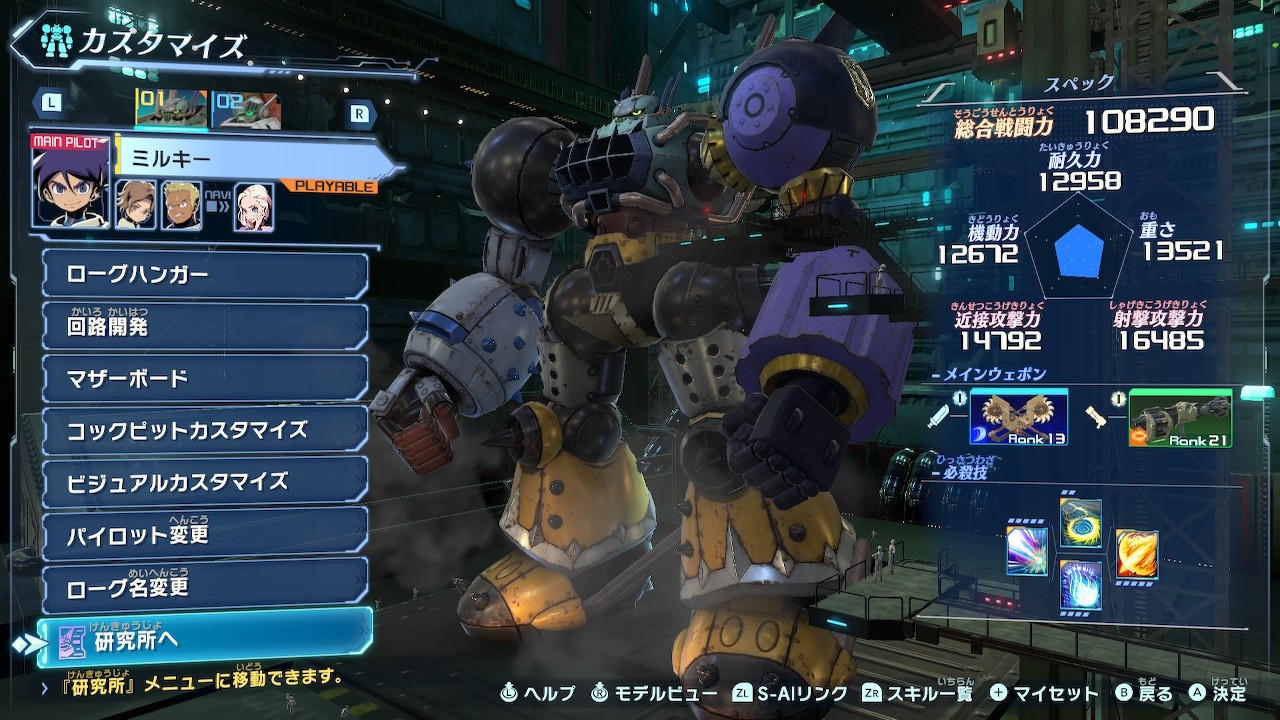1280x720 pixels.
Task: Open the ローグハンガー menu entry
Action: pyautogui.click(x=205, y=275)
